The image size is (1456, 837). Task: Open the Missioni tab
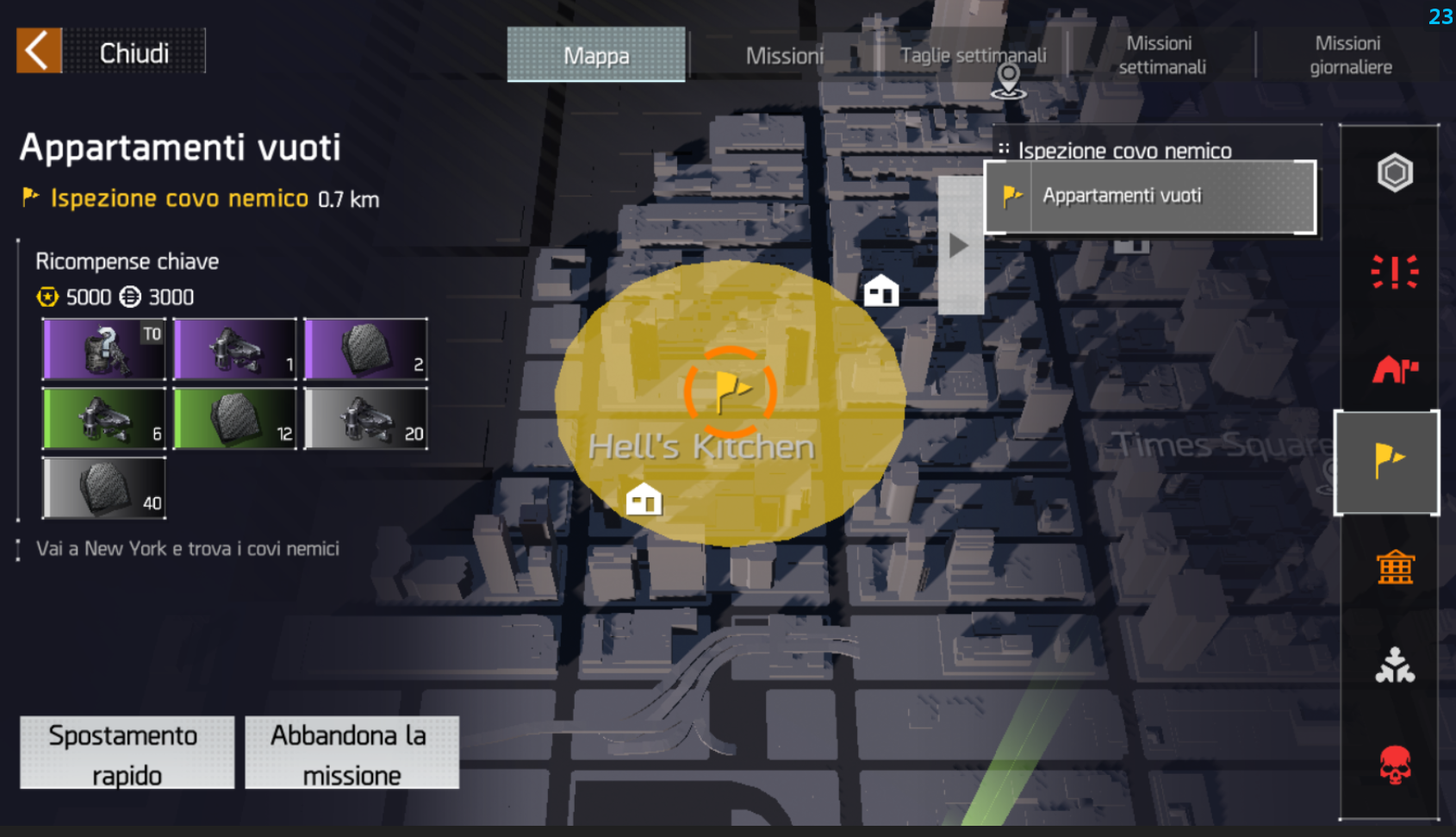[784, 56]
